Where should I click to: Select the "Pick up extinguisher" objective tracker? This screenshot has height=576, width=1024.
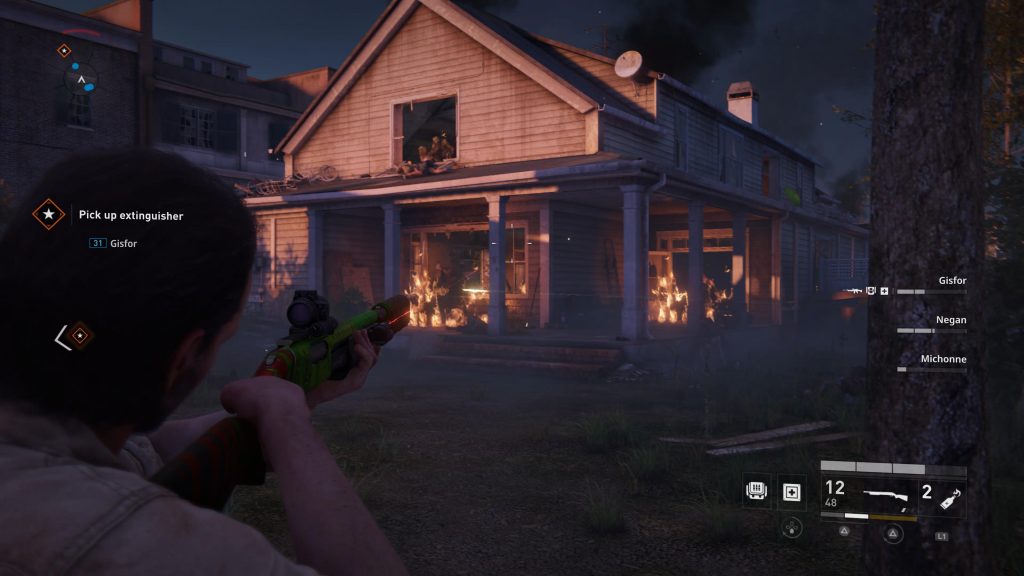tap(130, 215)
